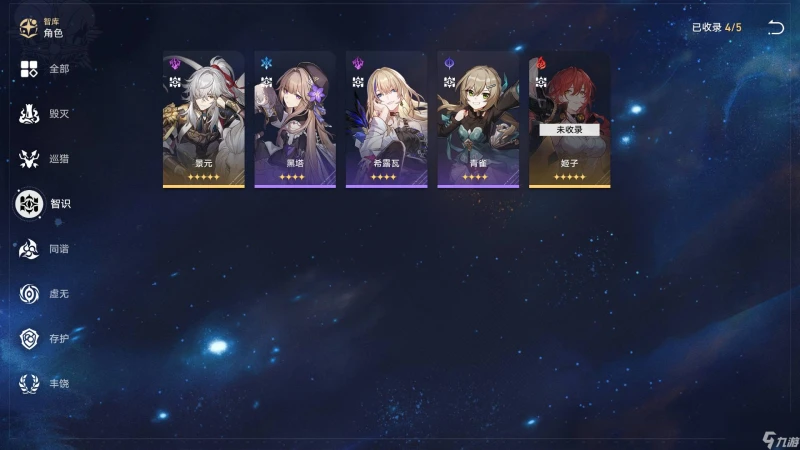View the 青雀 character card
The image size is (800, 450).
478,120
